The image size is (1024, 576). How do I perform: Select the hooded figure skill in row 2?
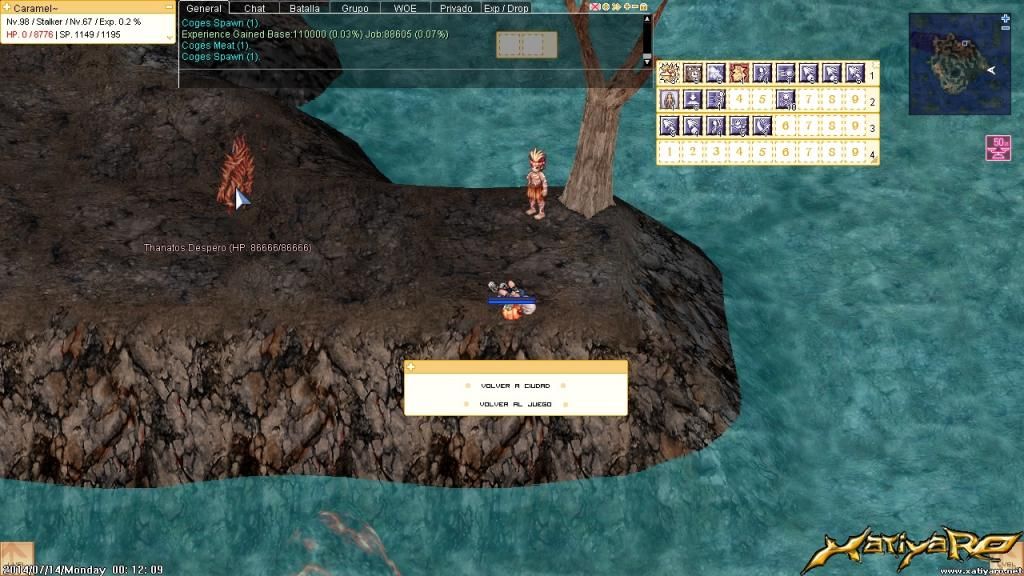coord(670,99)
